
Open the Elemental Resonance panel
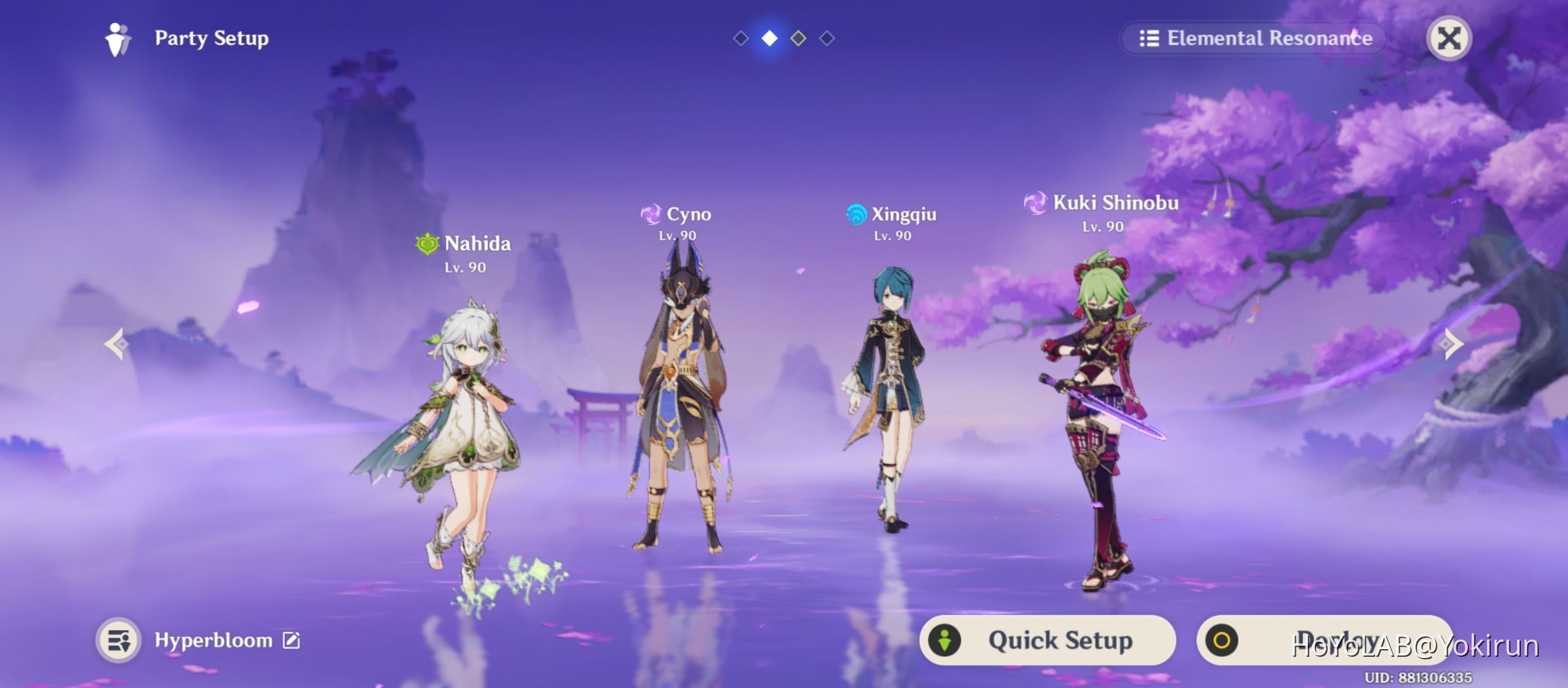coord(1252,38)
